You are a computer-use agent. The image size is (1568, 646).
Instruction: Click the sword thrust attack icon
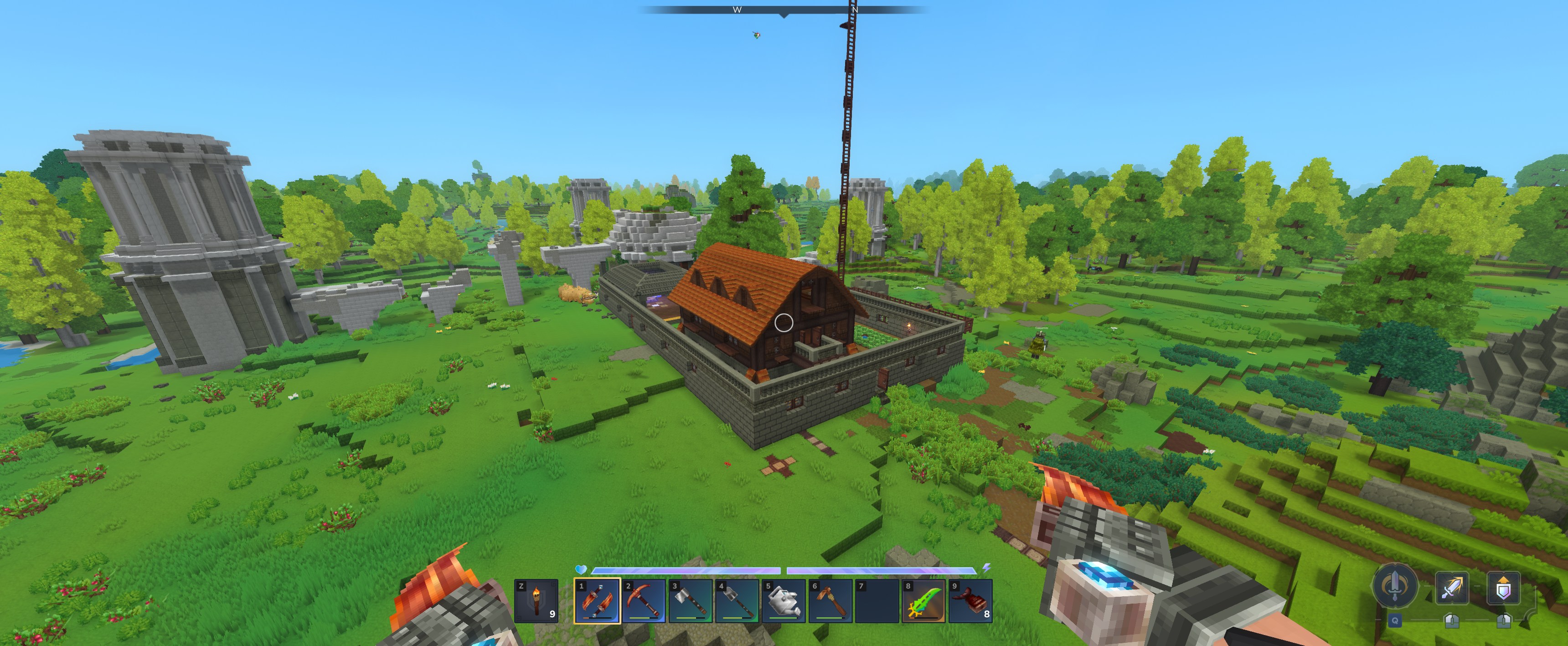click(1452, 588)
